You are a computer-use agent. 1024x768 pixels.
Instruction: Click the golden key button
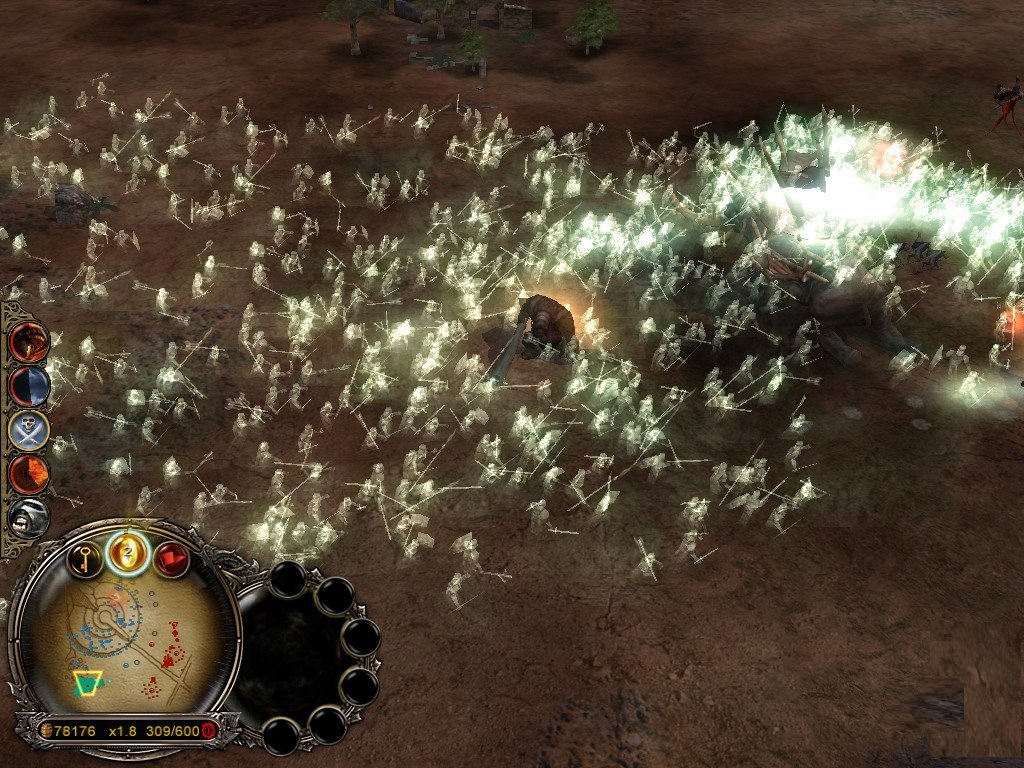(85, 559)
